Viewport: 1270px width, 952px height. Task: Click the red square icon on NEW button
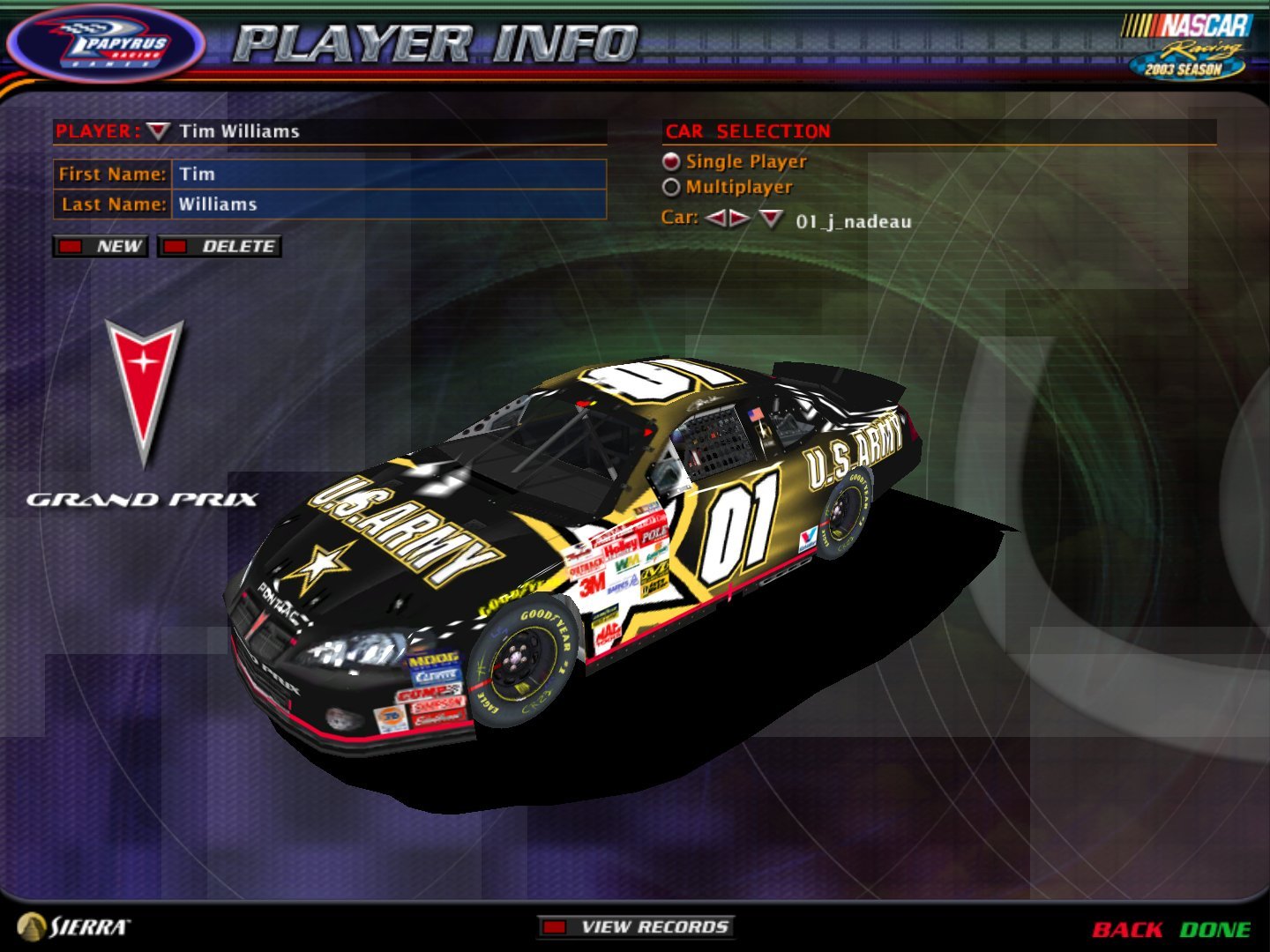(71, 247)
